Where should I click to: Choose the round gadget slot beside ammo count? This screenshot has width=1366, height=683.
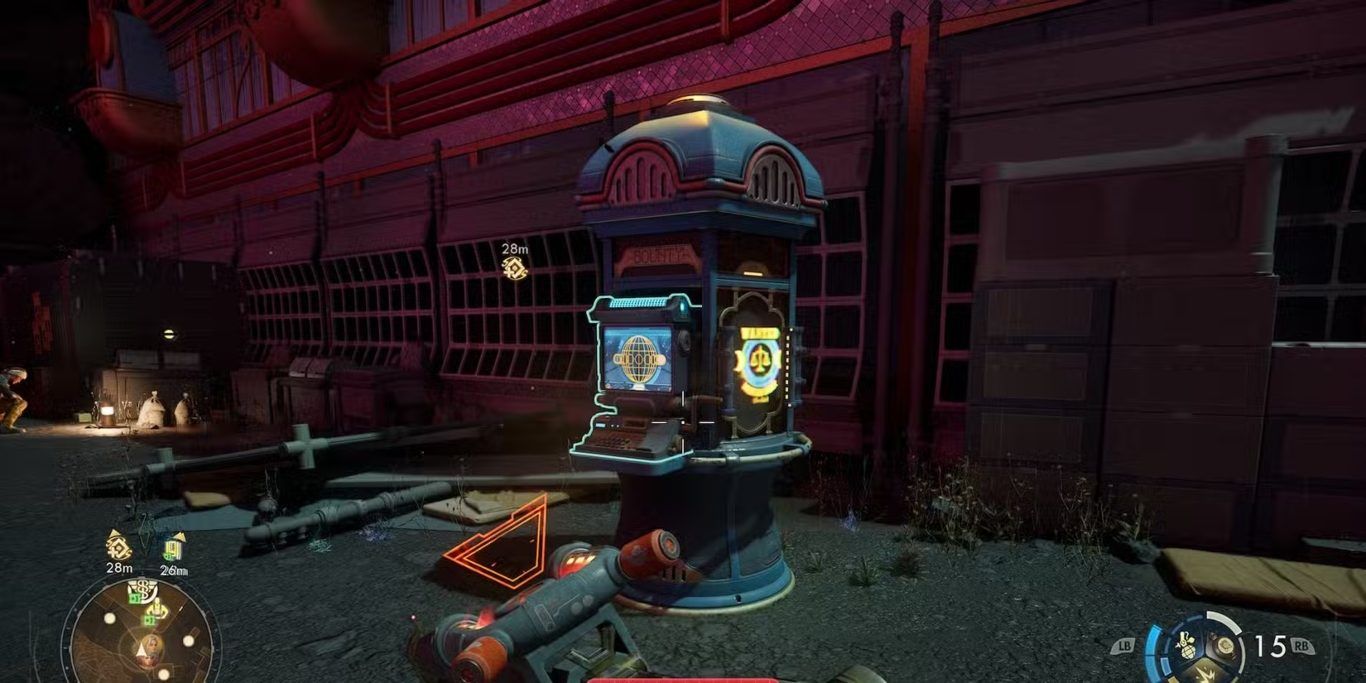tap(1223, 645)
